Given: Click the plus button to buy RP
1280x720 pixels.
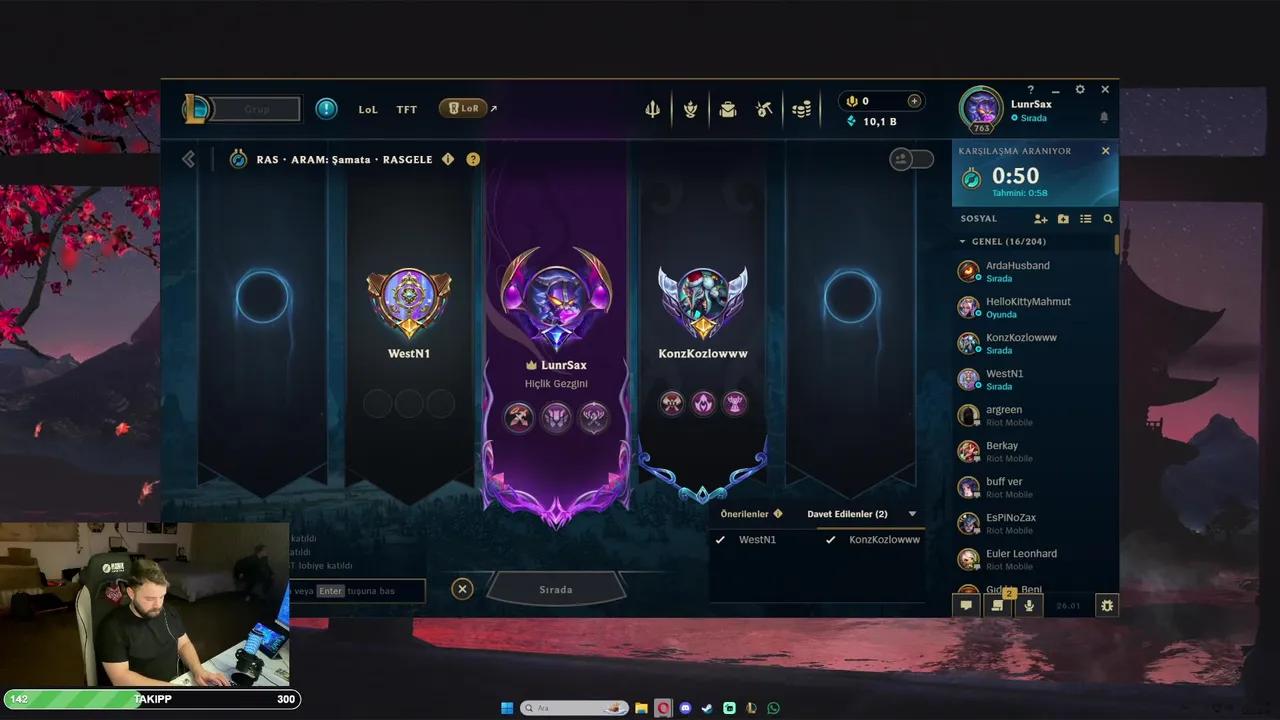Looking at the screenshot, I should (x=914, y=100).
